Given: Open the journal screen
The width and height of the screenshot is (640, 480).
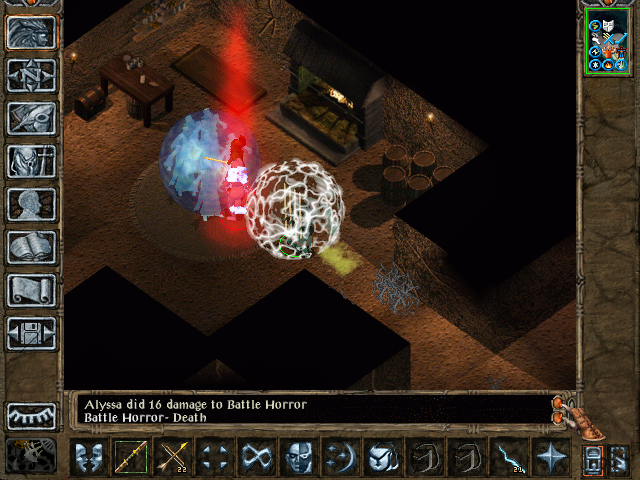Looking at the screenshot, I should (31, 118).
